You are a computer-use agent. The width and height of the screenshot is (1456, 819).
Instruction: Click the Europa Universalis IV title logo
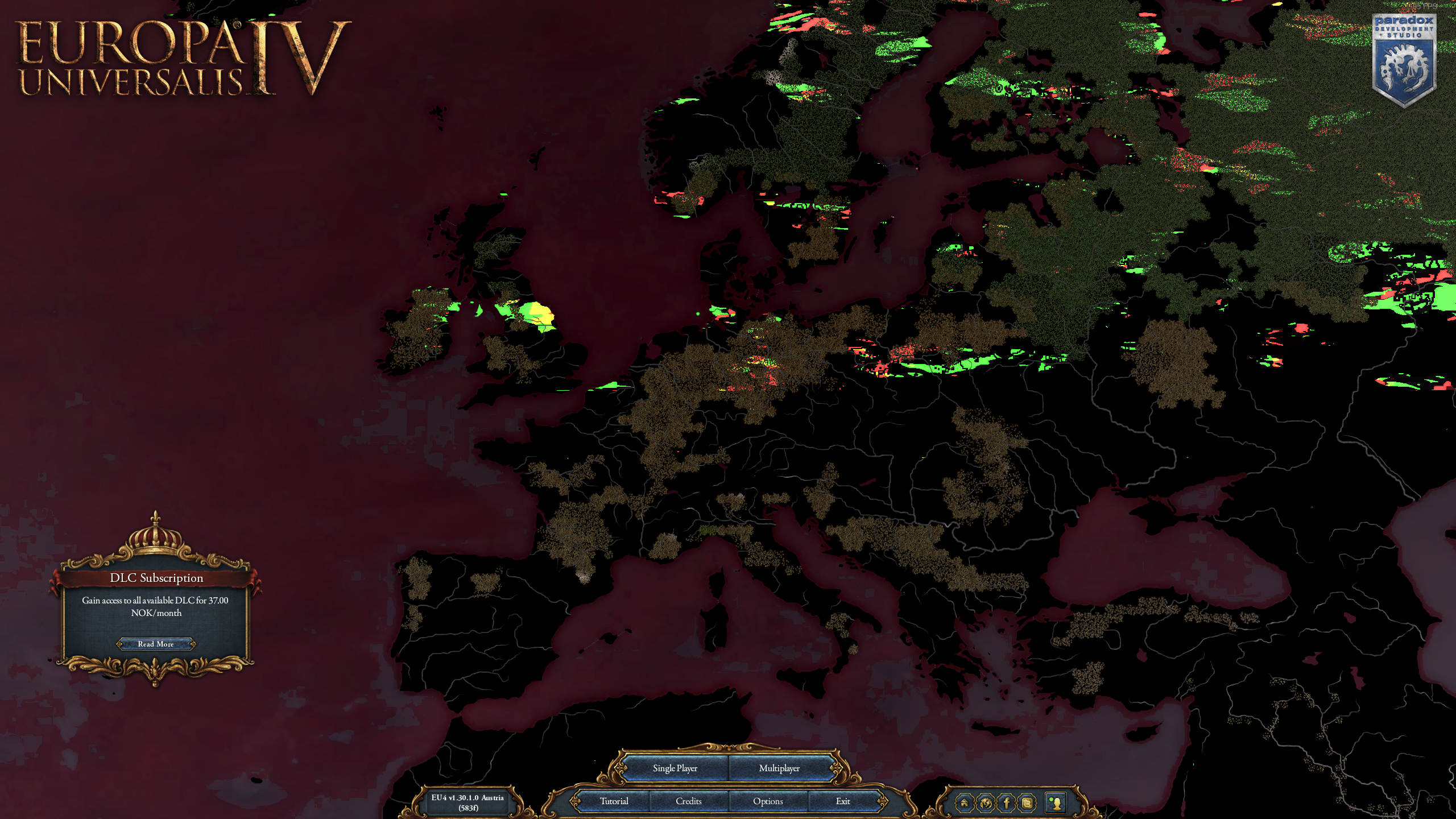(176, 57)
